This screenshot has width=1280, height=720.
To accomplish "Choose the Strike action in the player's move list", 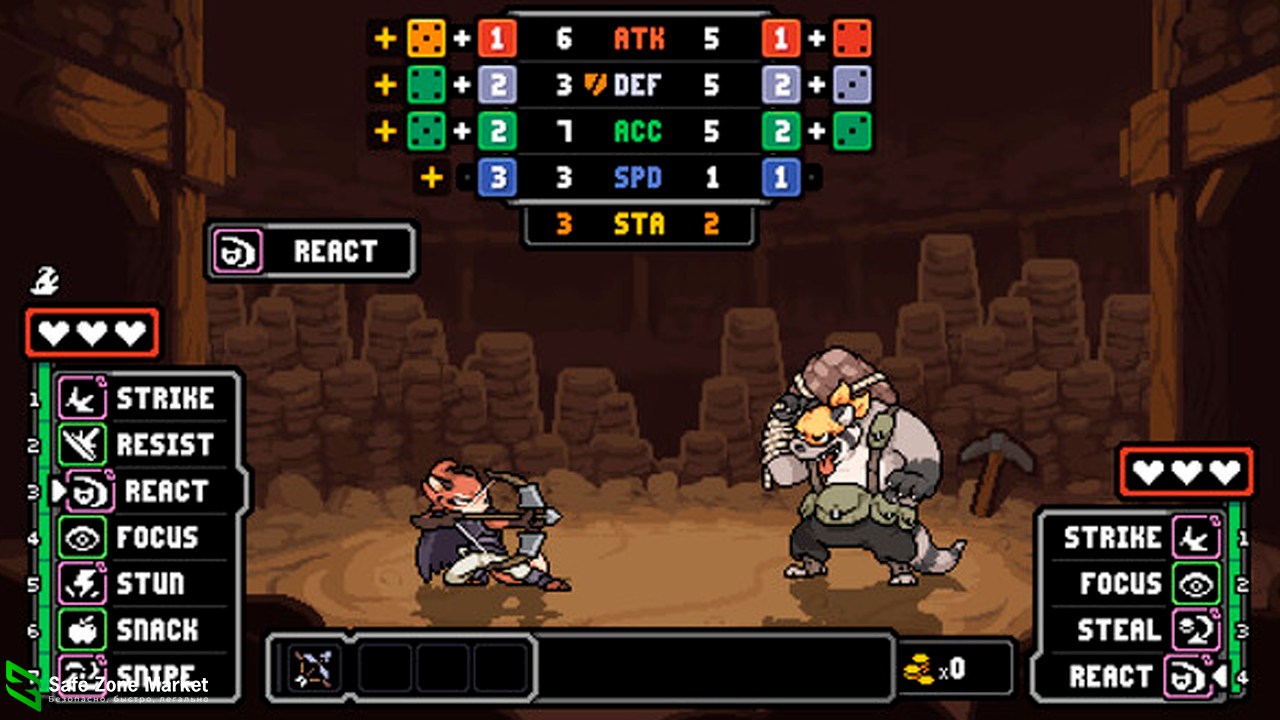I will 140,399.
